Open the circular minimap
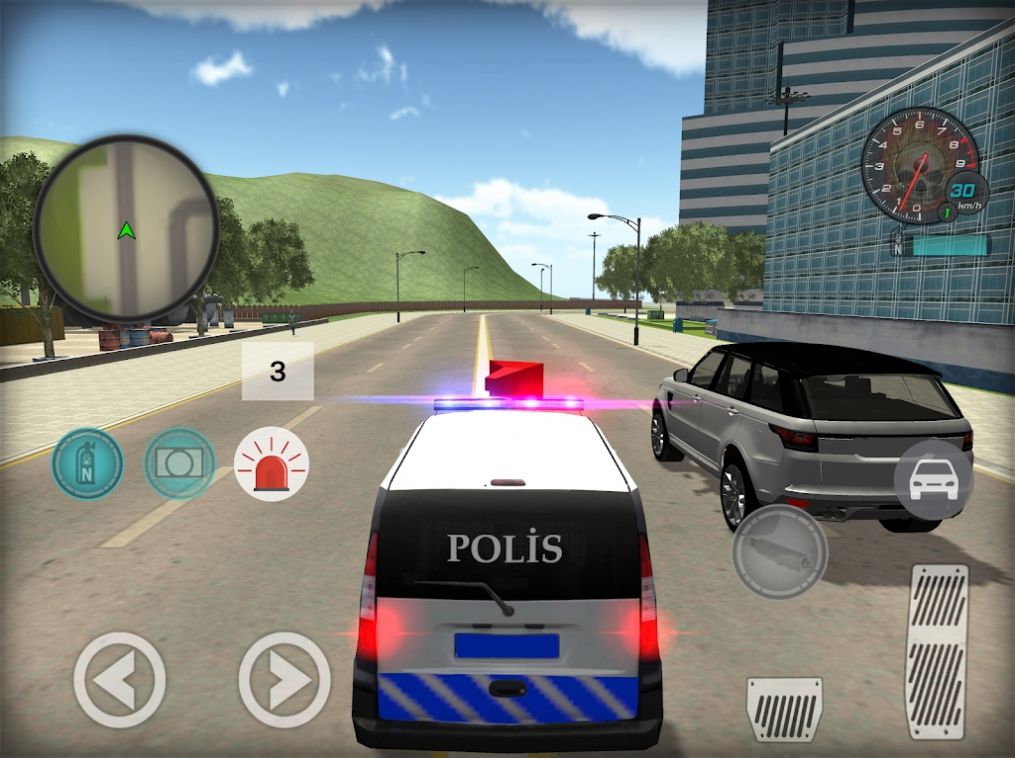Viewport: 1015px width, 758px height. point(126,228)
